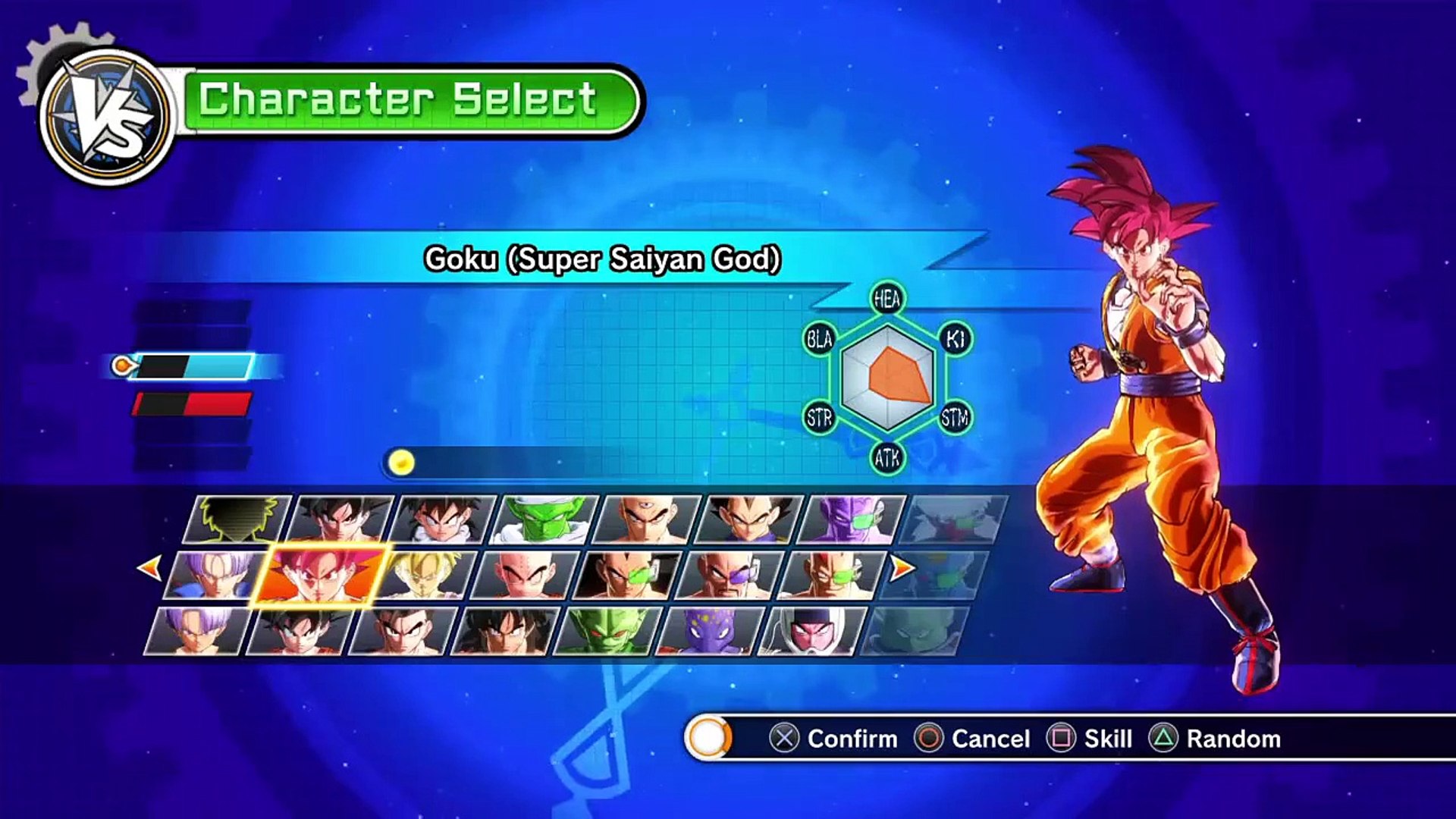Select Captain Ginyu with the green scouter
1456x819 pixels.
[x=852, y=519]
